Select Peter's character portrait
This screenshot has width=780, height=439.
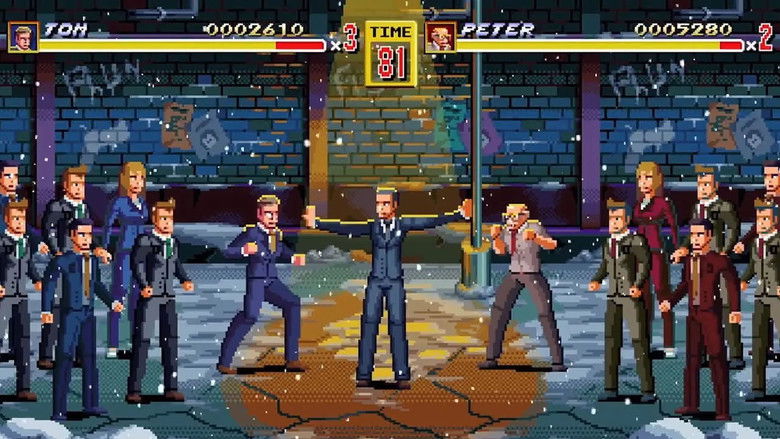point(440,37)
